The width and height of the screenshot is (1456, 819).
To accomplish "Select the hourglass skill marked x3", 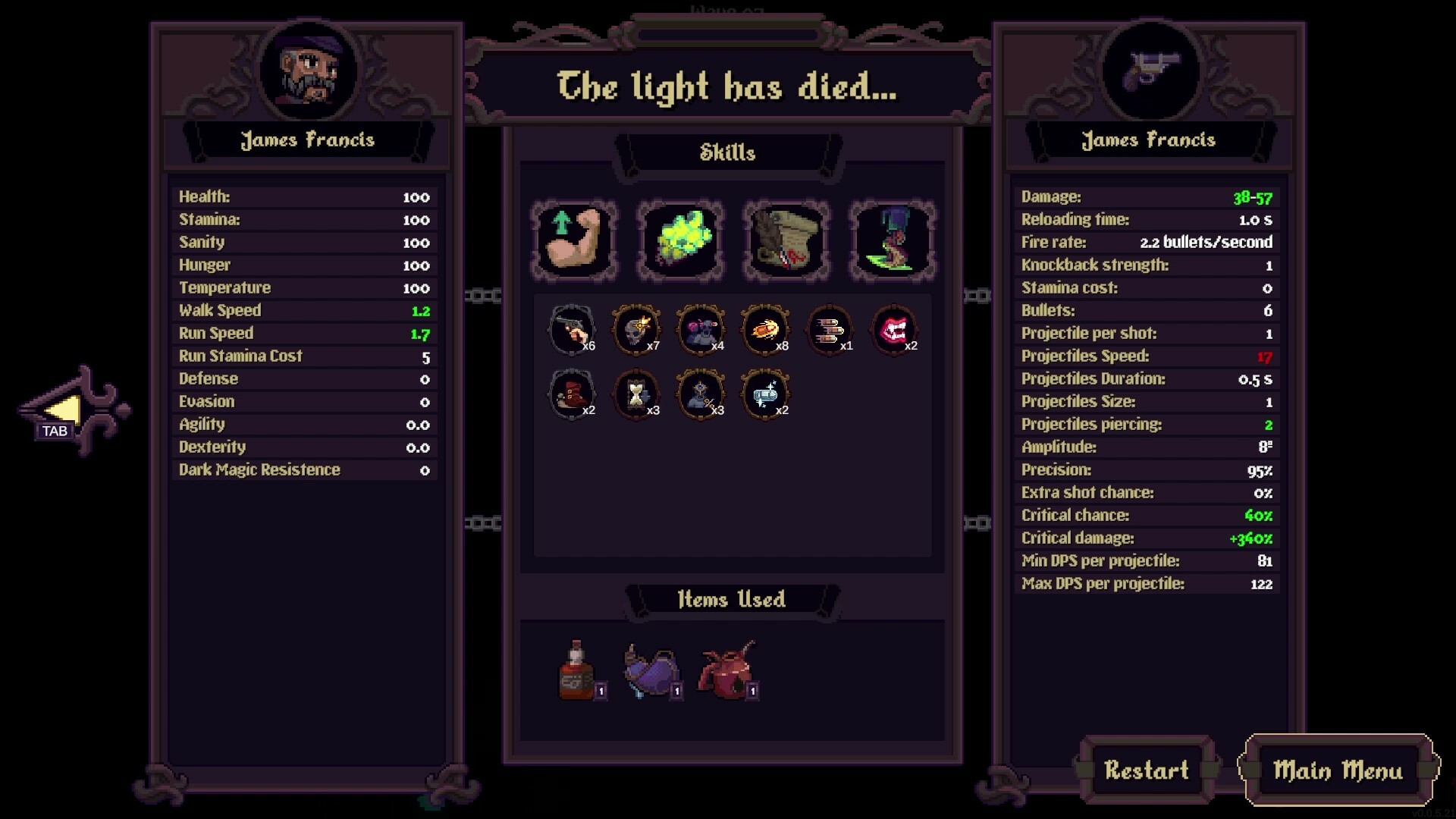I will click(637, 393).
